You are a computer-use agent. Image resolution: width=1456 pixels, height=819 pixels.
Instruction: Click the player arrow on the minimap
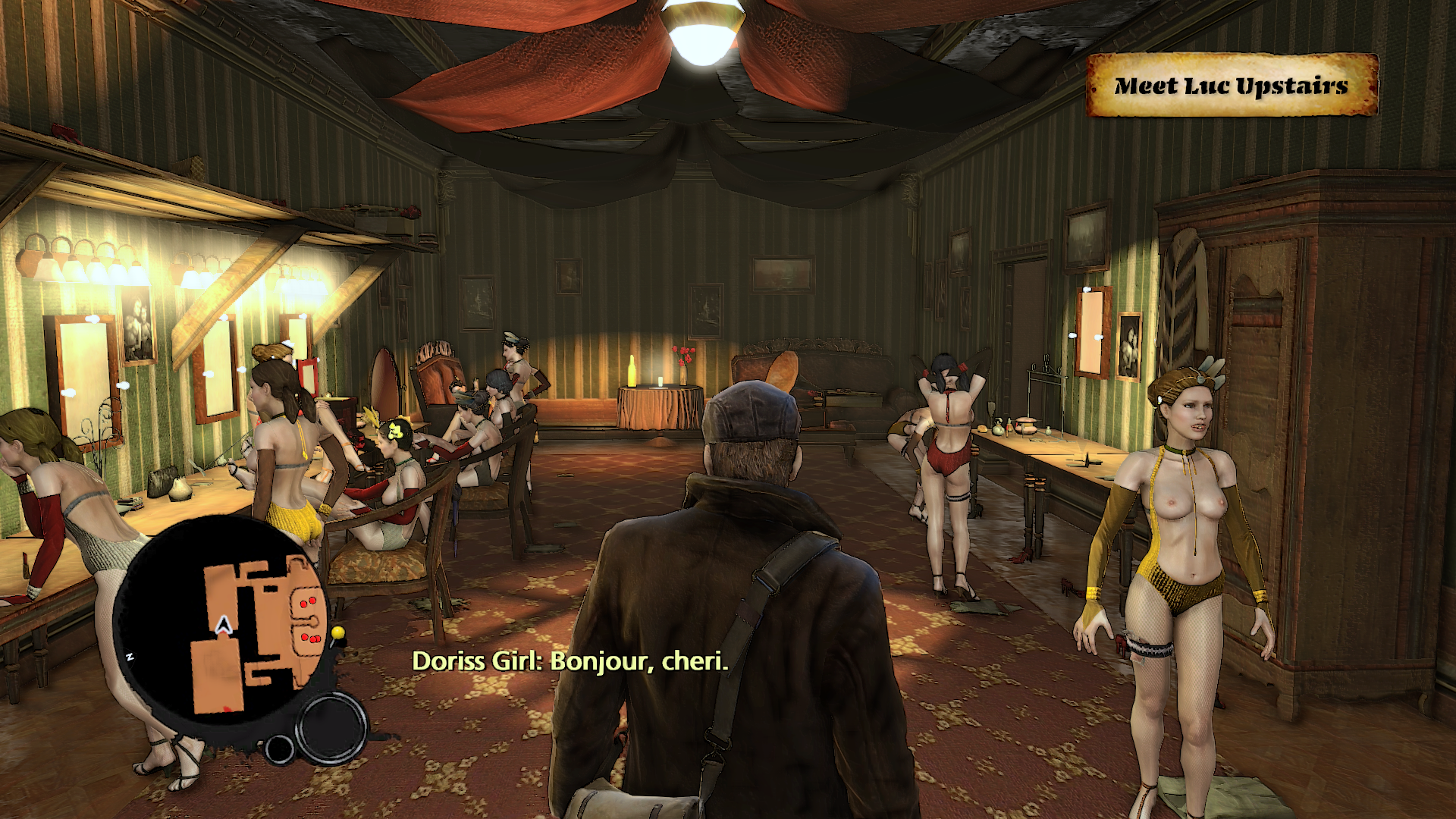coord(223,626)
